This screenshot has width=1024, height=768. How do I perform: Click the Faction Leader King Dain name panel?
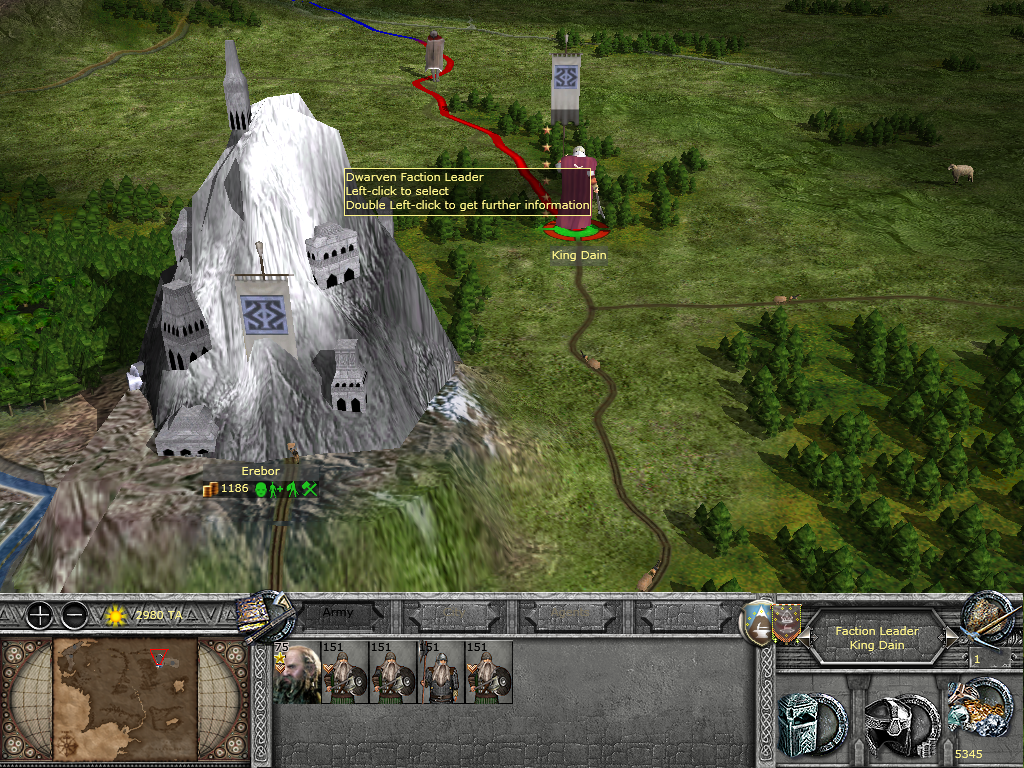876,638
